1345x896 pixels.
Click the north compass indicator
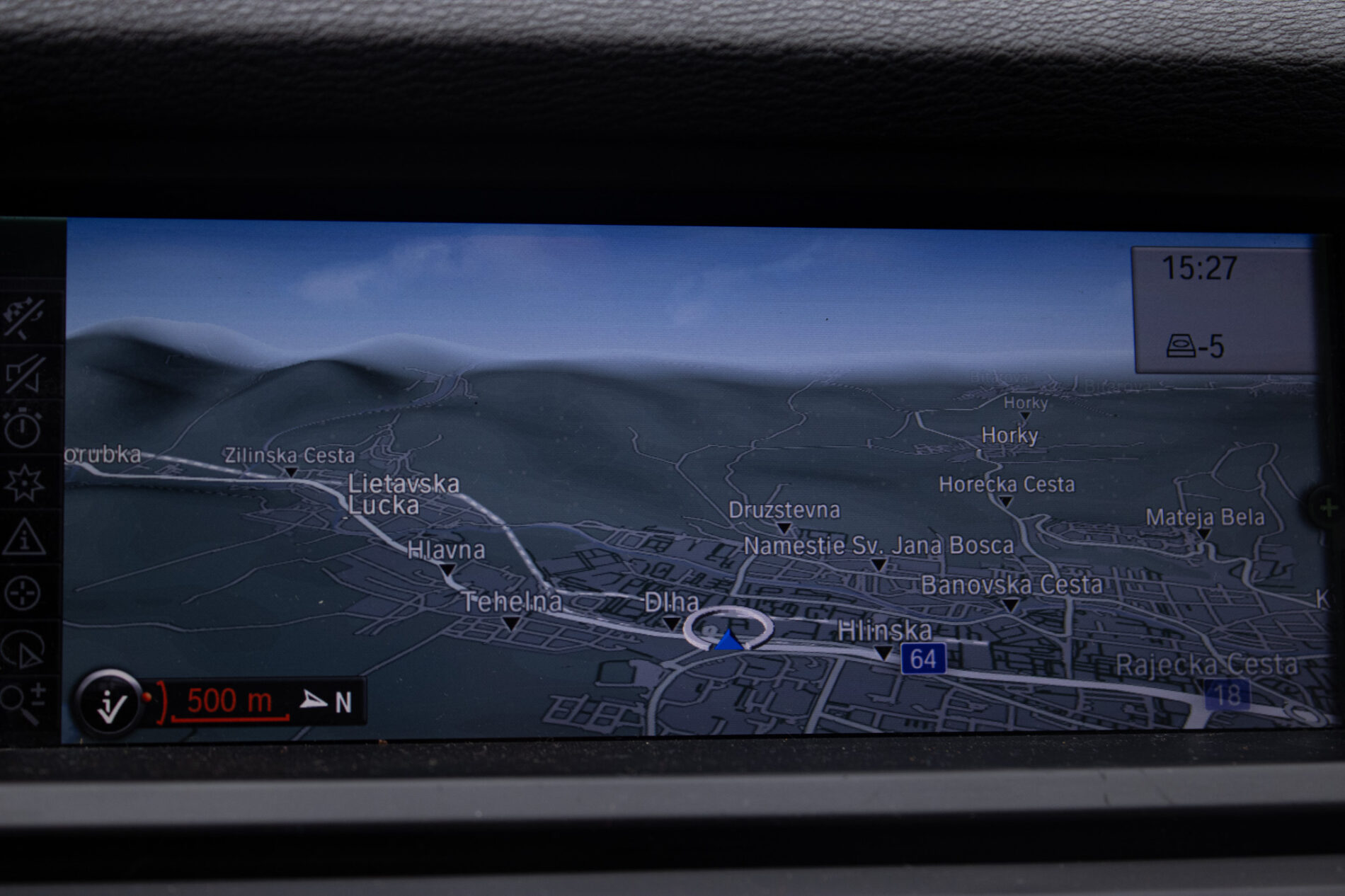point(327,702)
